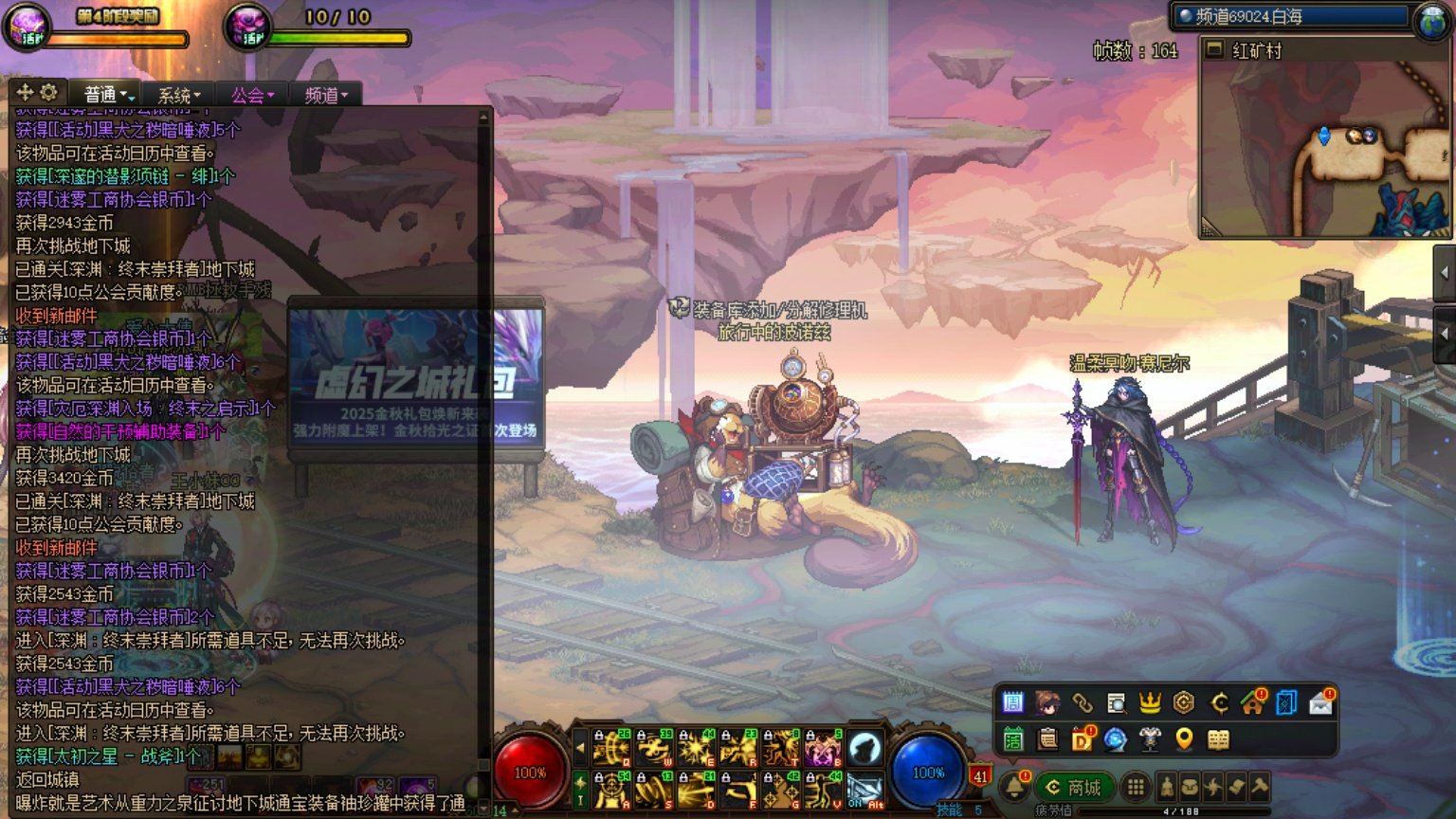Activate the purple skill on B slot

823,749
